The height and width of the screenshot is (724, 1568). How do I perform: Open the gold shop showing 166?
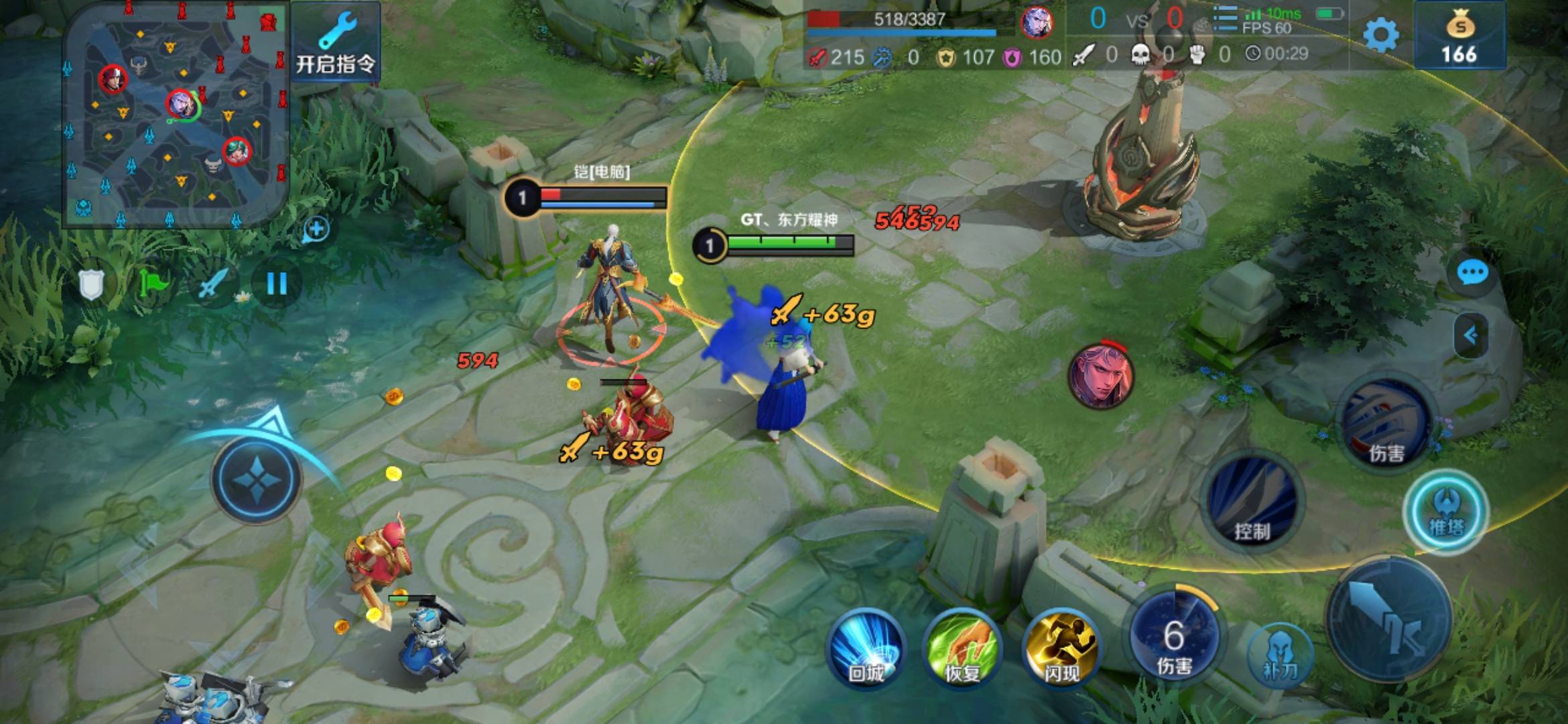[1459, 36]
